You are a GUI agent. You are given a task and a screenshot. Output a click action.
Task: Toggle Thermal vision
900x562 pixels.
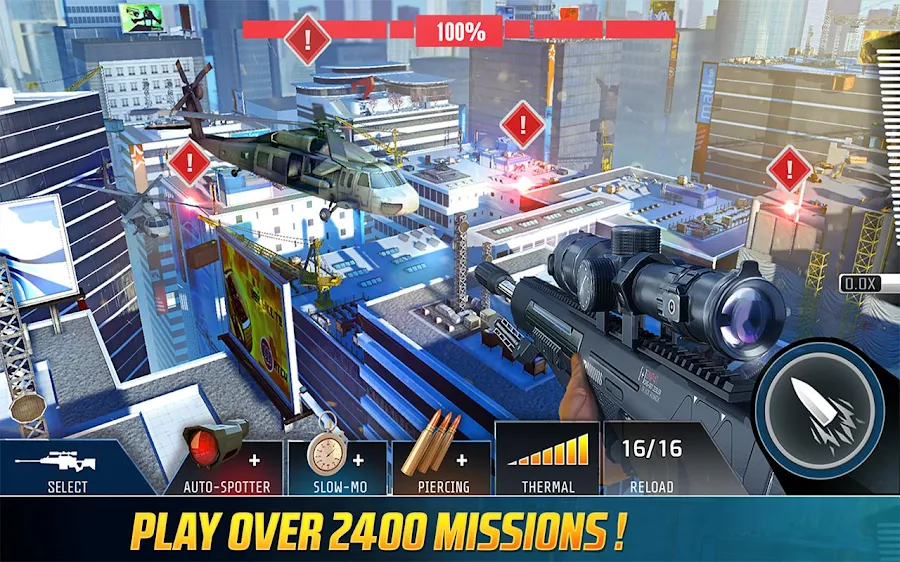(547, 460)
